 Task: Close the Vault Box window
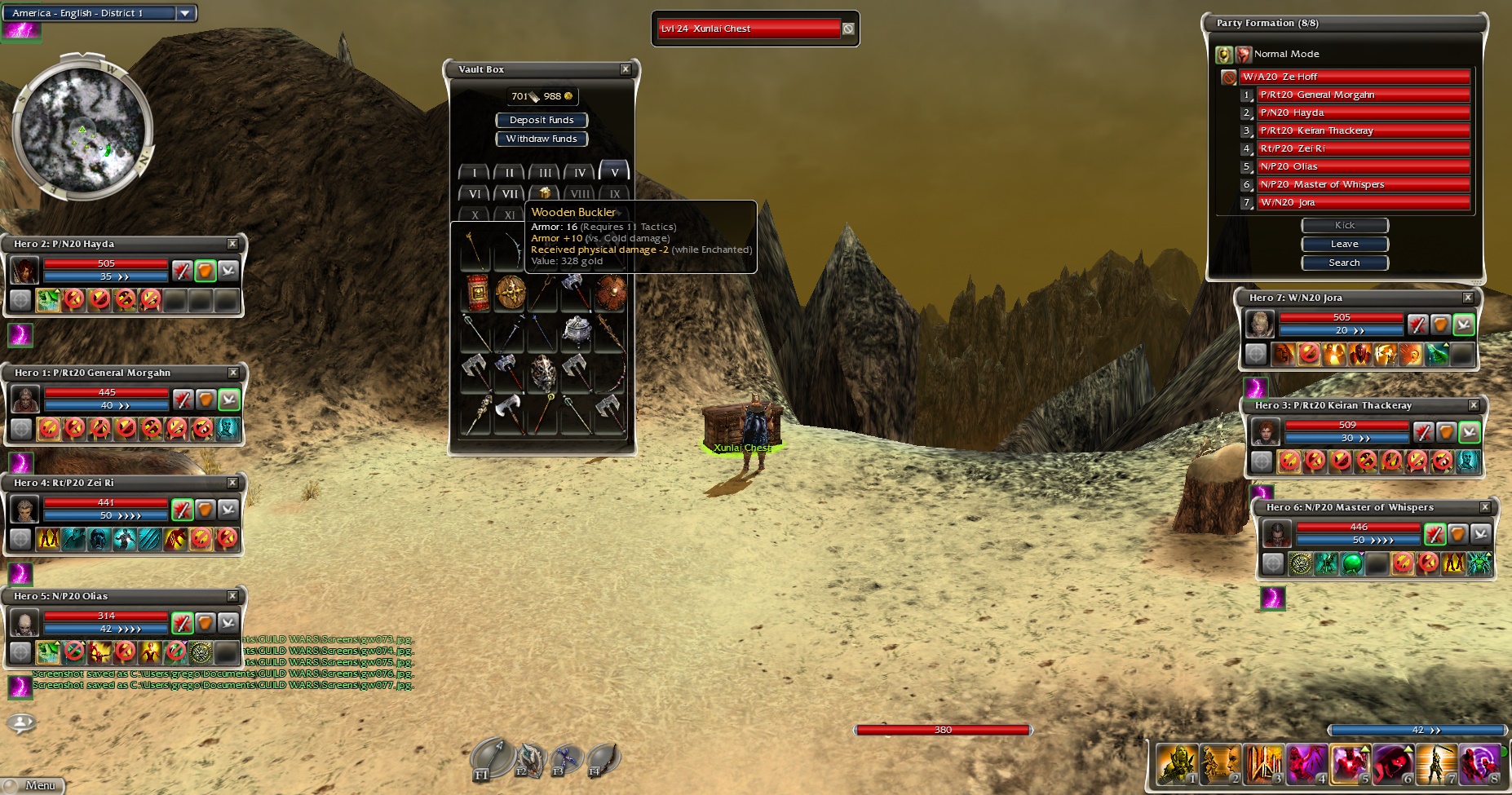click(x=626, y=69)
